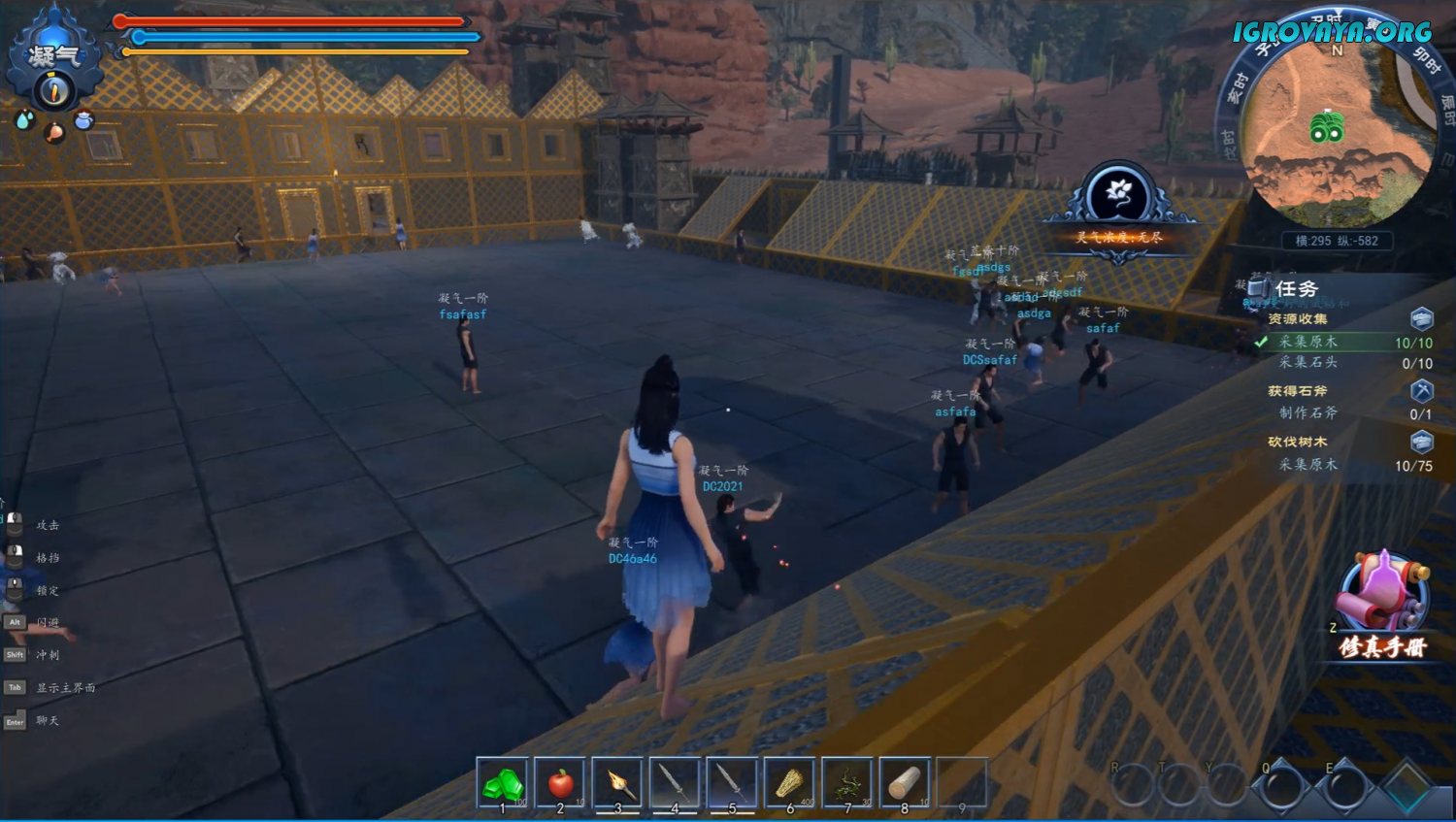Open the 任务 quest panel header
Screen dimensions: 1456x822
tap(1296, 288)
